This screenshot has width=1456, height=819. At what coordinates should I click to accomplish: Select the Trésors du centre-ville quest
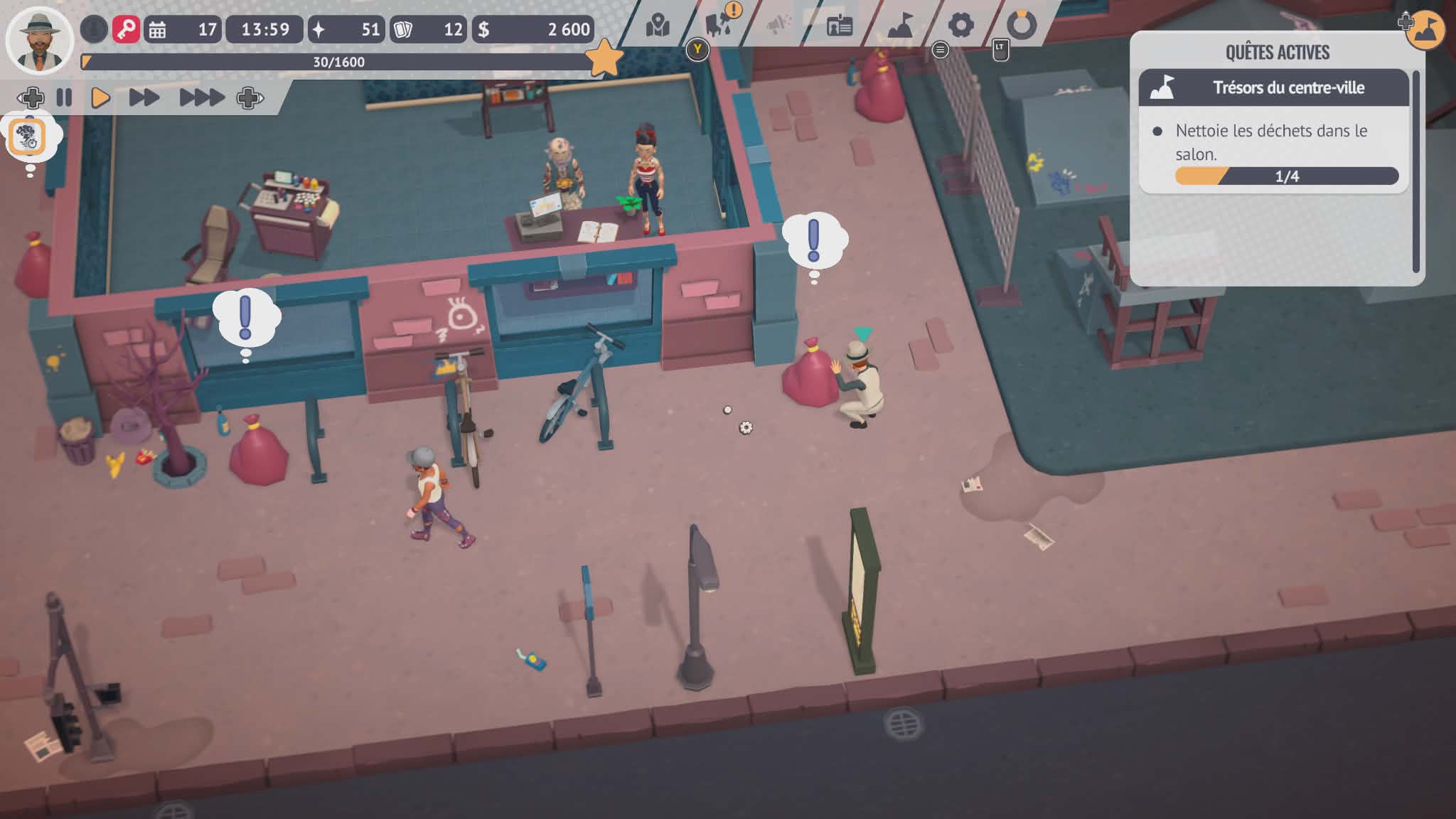tap(1273, 88)
